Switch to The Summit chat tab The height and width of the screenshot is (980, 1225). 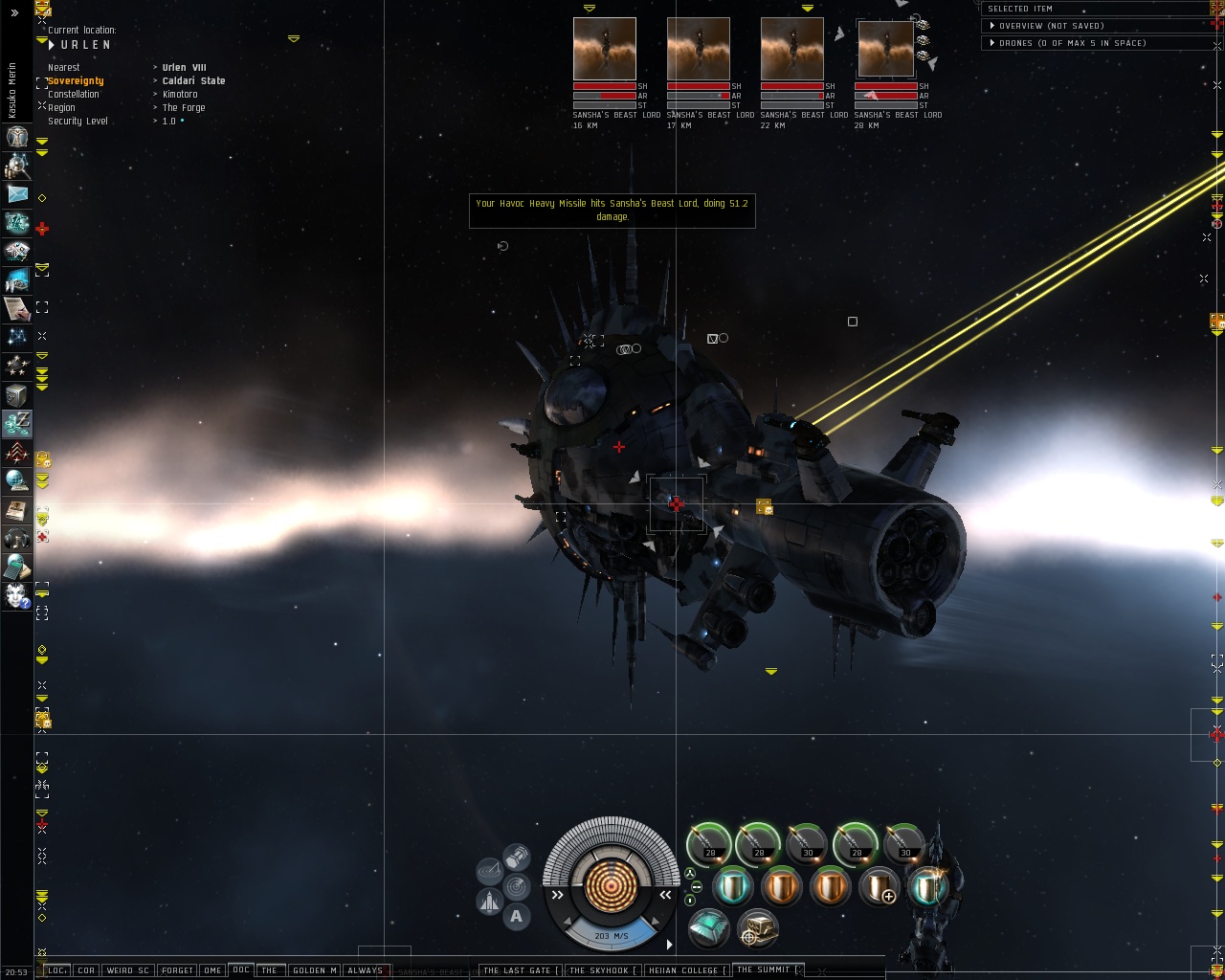pyautogui.click(x=764, y=970)
